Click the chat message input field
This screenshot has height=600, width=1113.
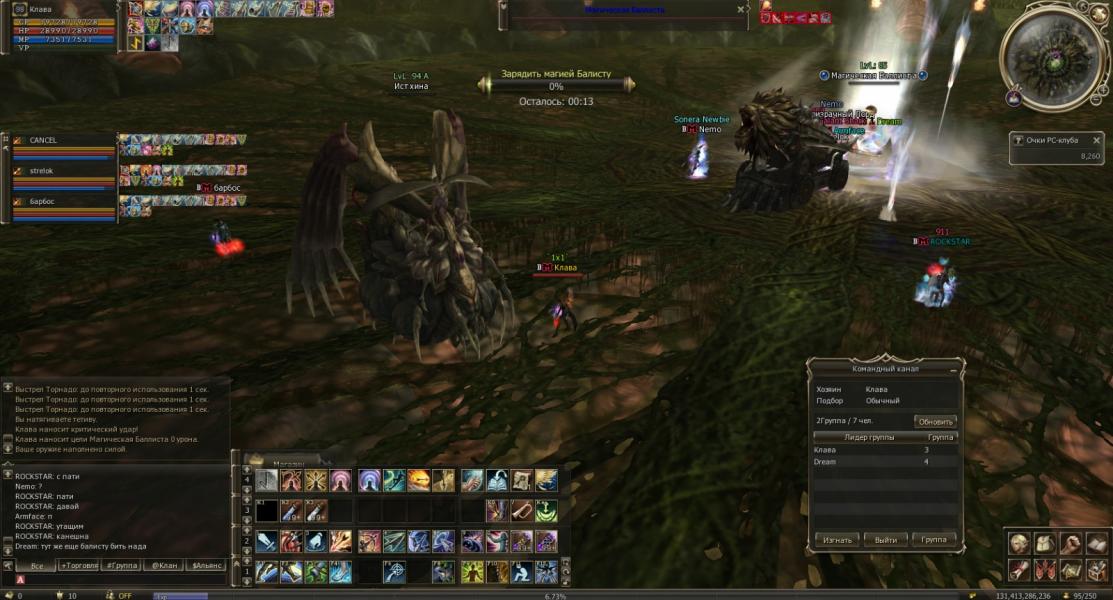click(x=120, y=580)
